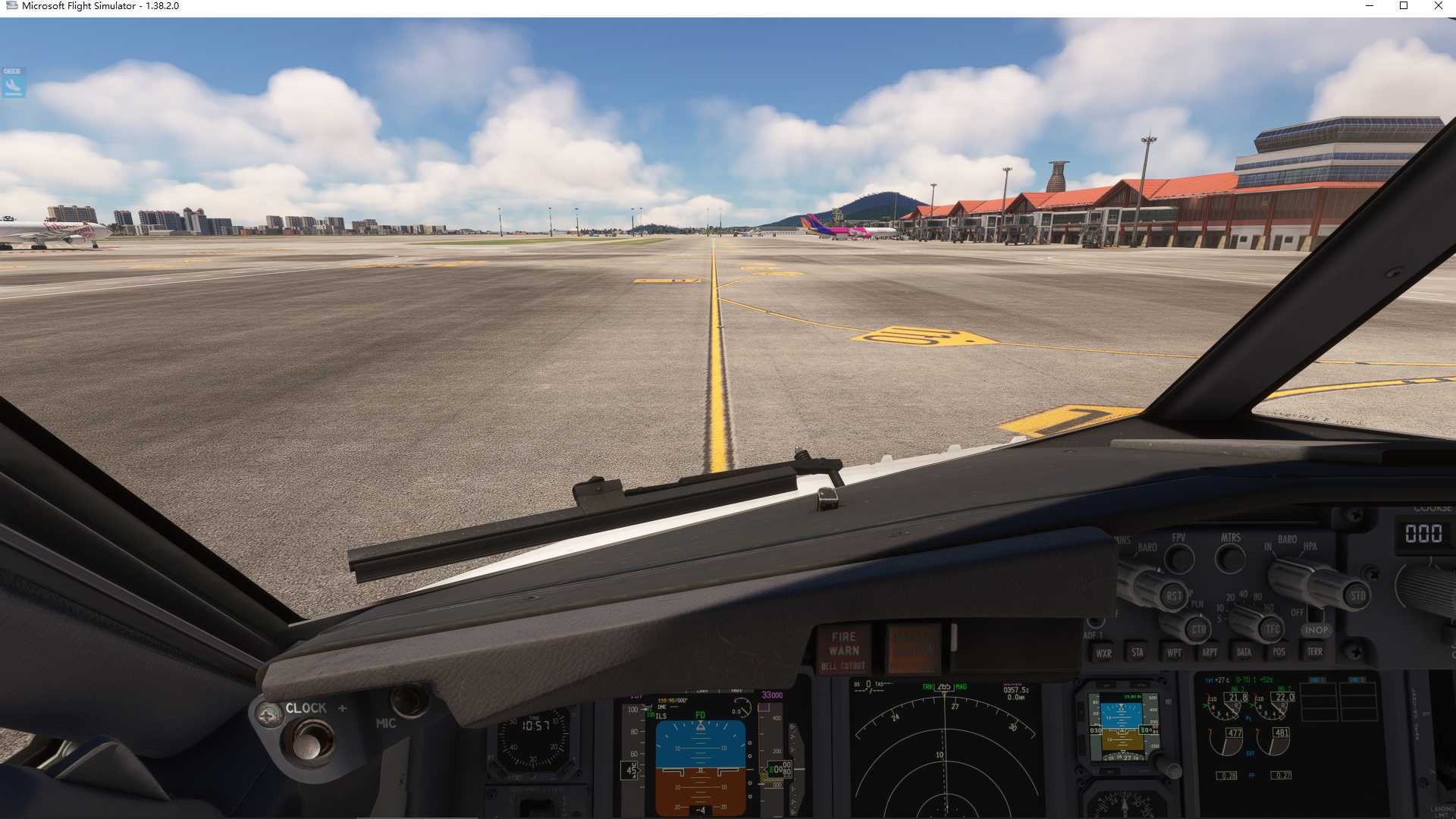
Task: Turn the COURSE selector knob showing 000
Action: 1432,588
